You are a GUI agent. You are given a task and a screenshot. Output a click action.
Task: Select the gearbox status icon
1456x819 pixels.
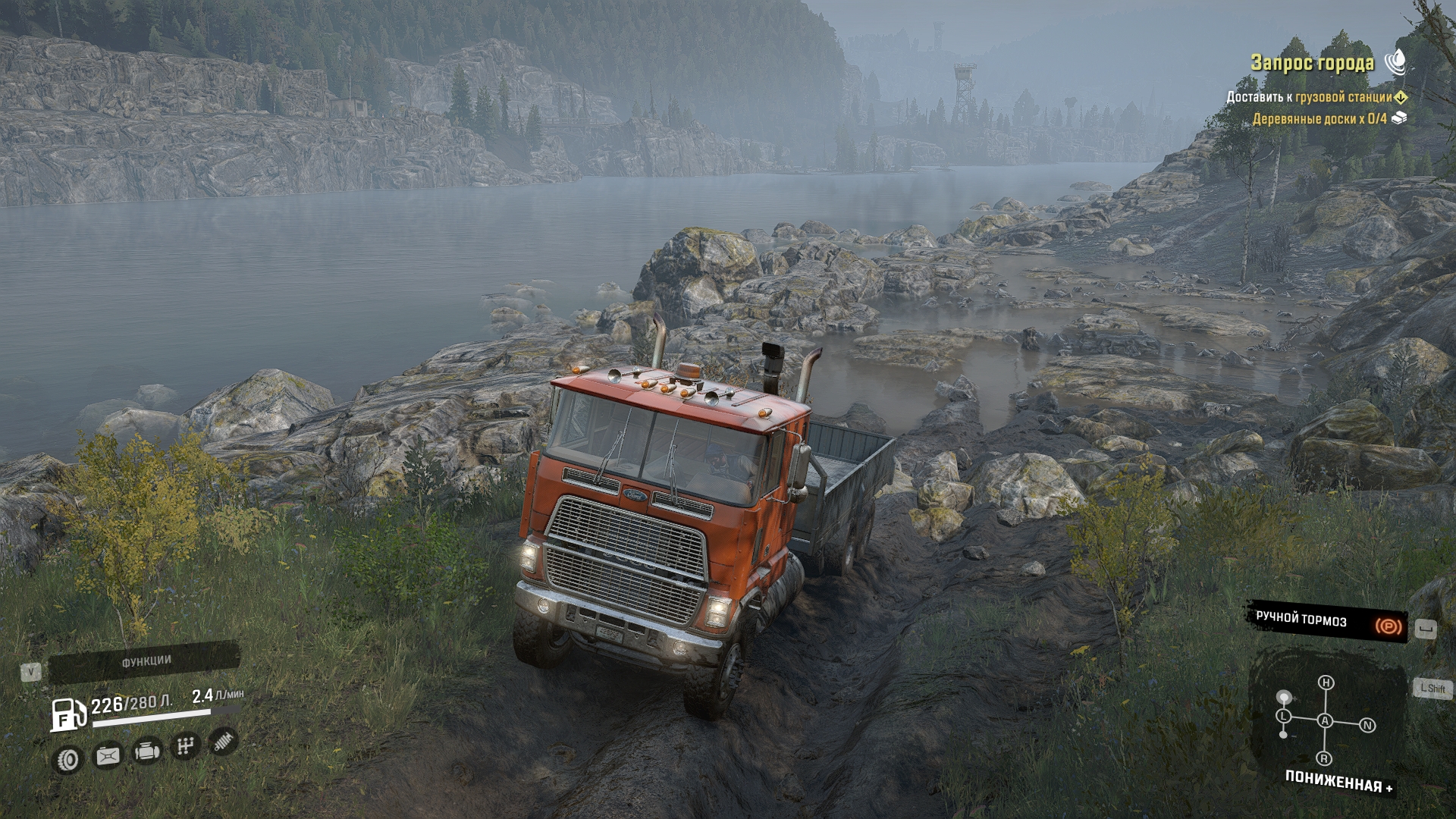[184, 748]
